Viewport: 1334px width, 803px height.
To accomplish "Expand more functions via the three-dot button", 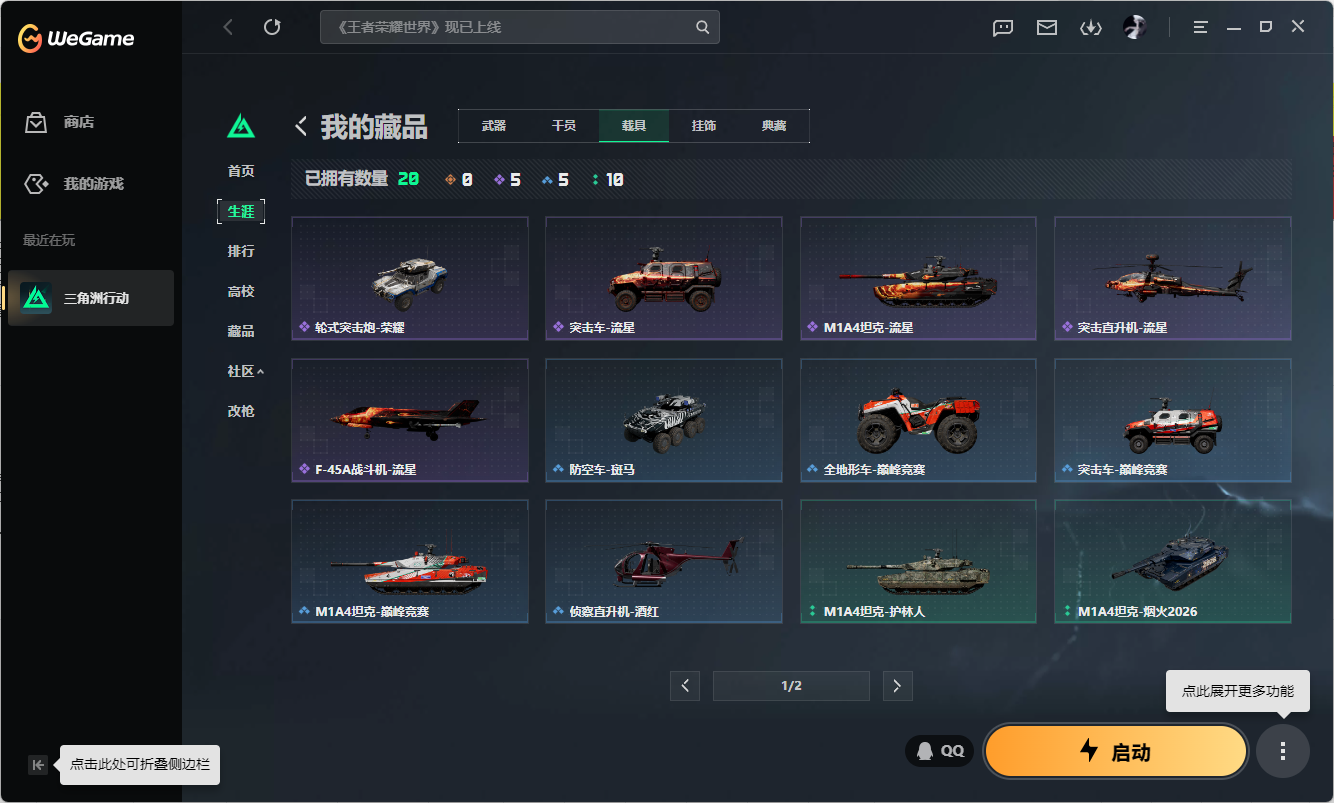I will click(x=1283, y=751).
